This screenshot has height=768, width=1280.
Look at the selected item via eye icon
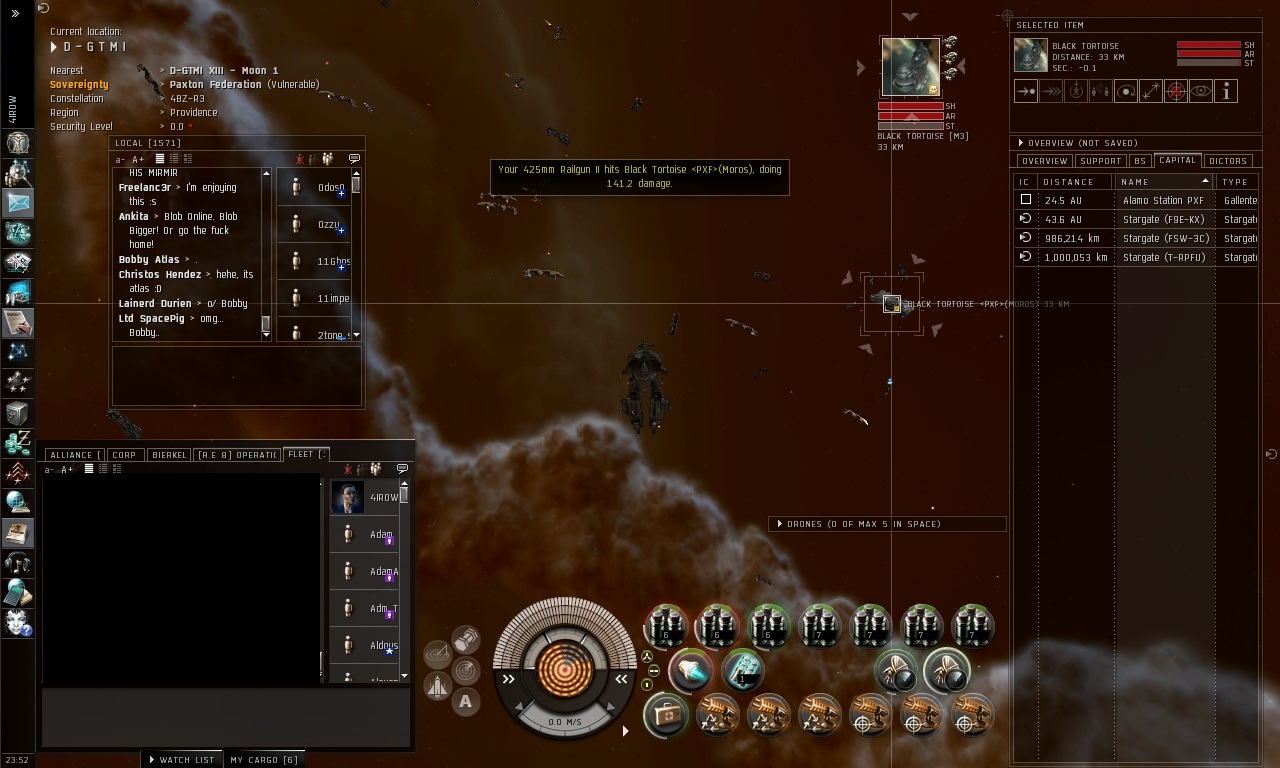click(1201, 91)
